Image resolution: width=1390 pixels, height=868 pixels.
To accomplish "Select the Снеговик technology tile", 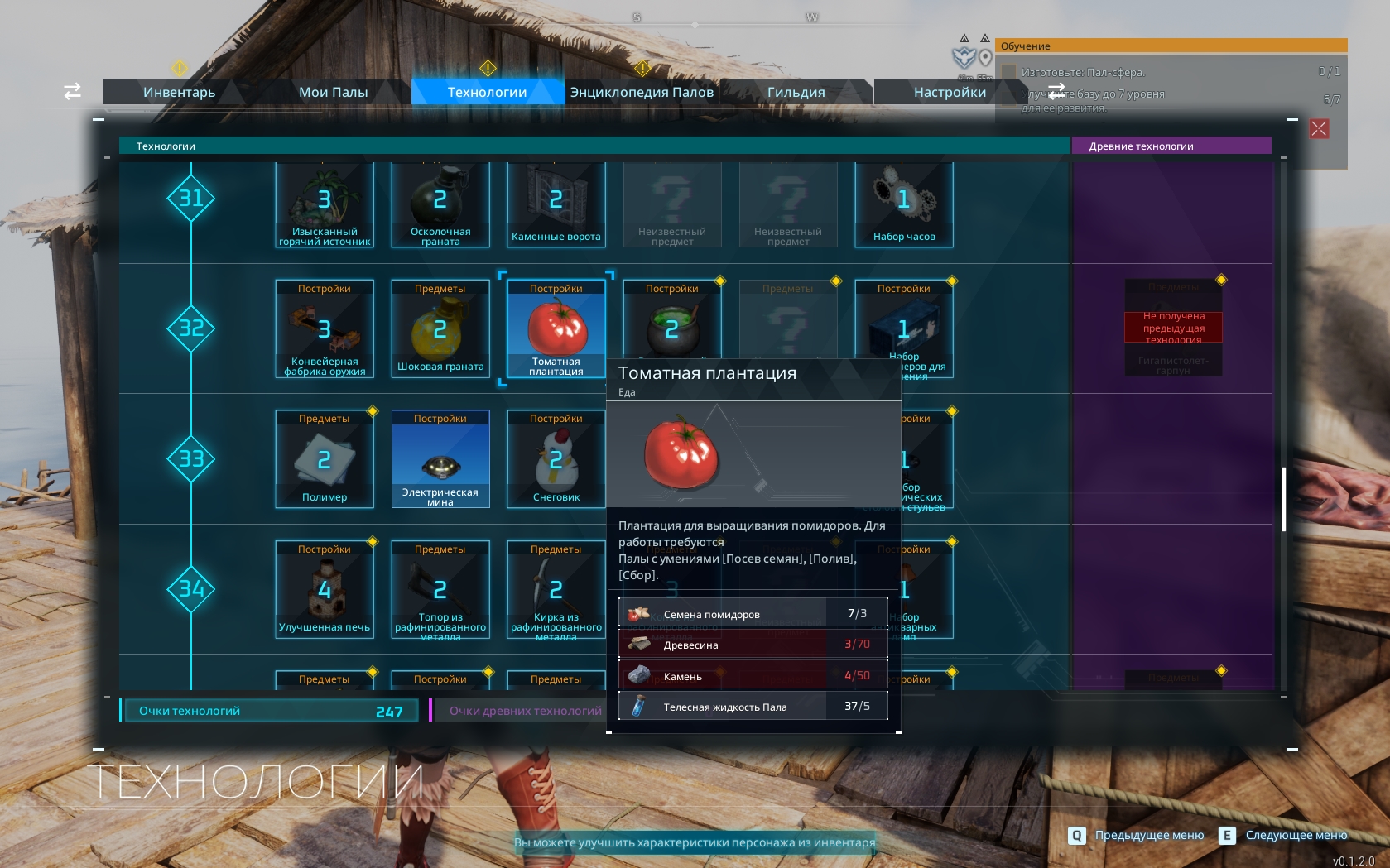I will (x=556, y=458).
